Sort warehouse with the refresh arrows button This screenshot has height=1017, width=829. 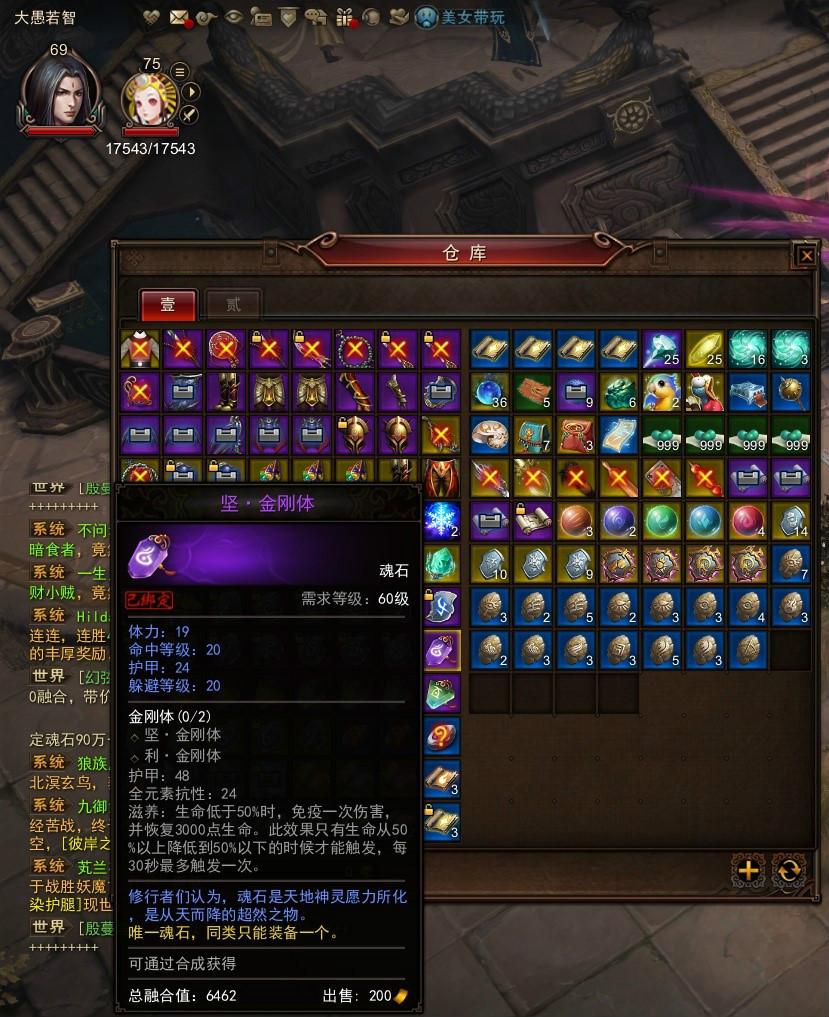789,869
